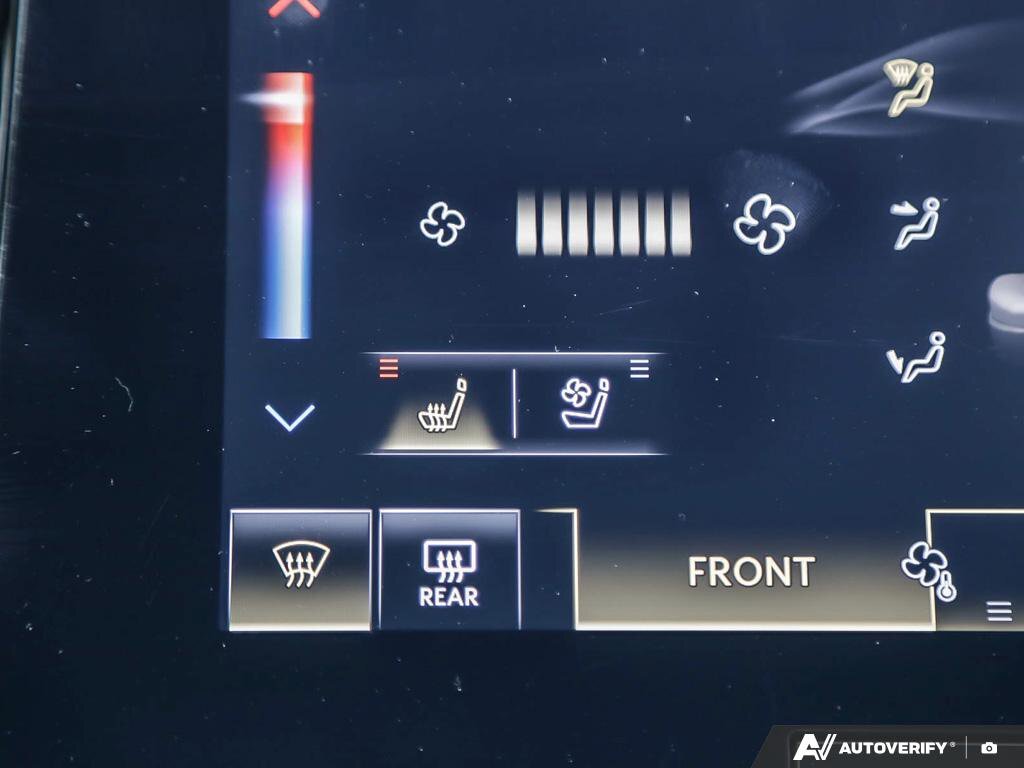
Task: Select the FRONT climate zone tab
Action: click(x=750, y=571)
